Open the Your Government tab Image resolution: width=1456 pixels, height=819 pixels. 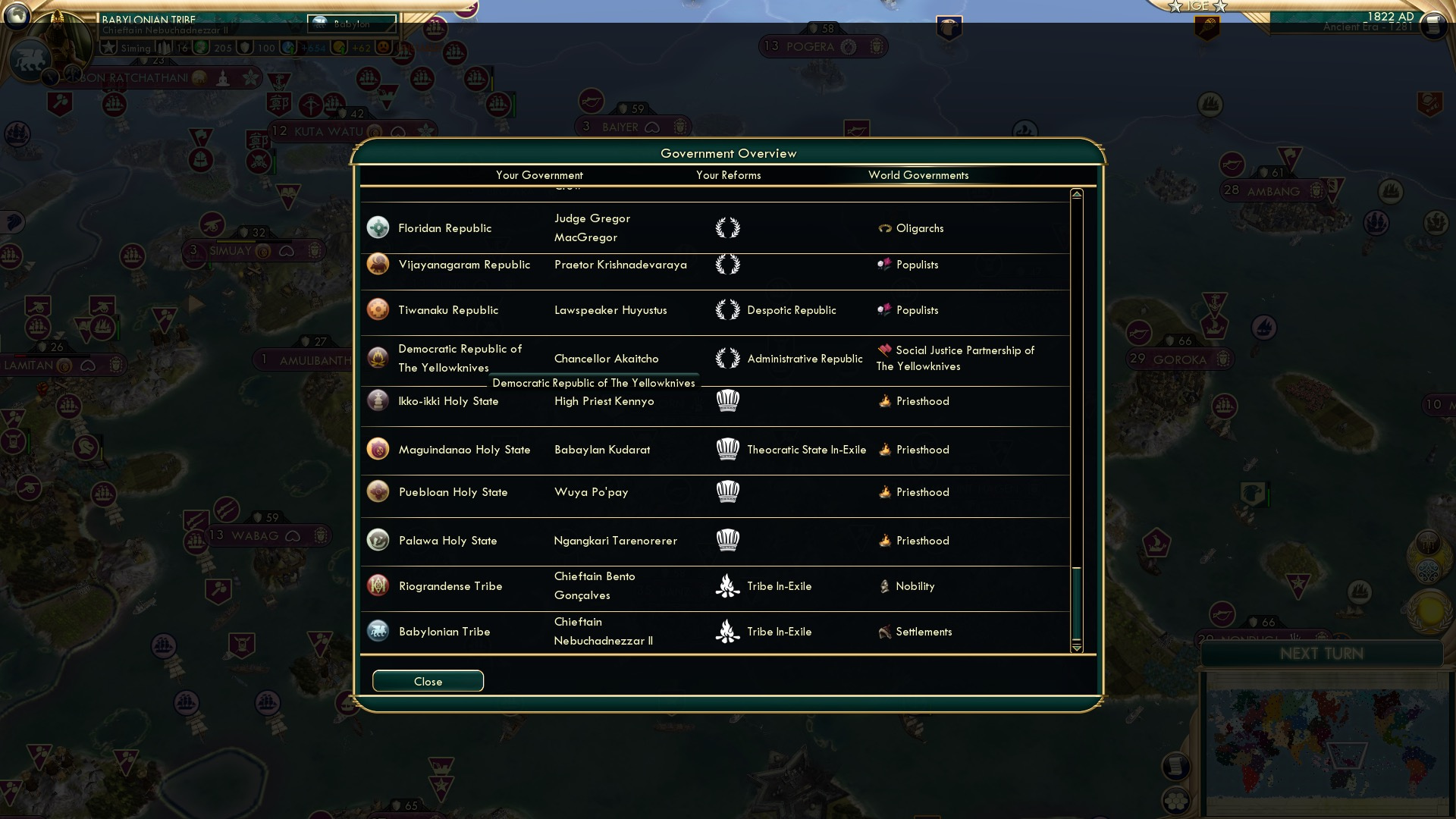539,175
